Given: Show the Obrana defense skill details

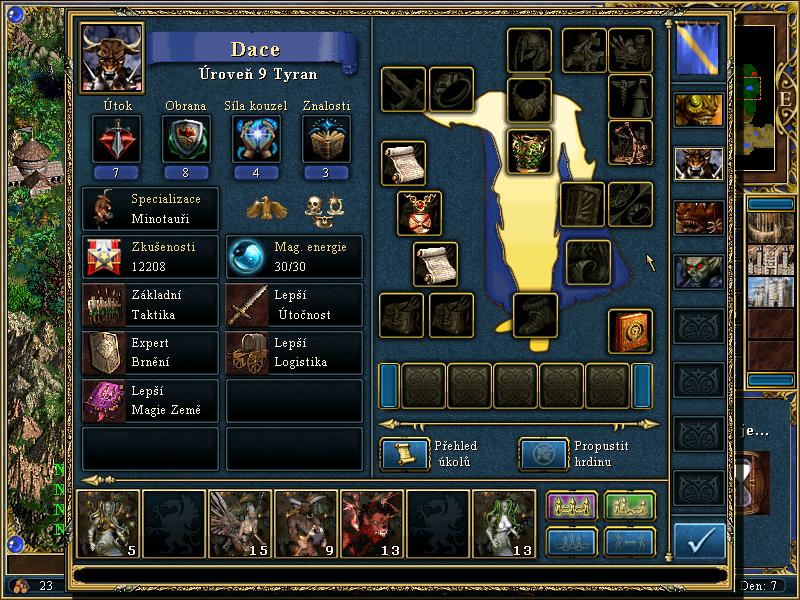Looking at the screenshot, I should (x=185, y=138).
